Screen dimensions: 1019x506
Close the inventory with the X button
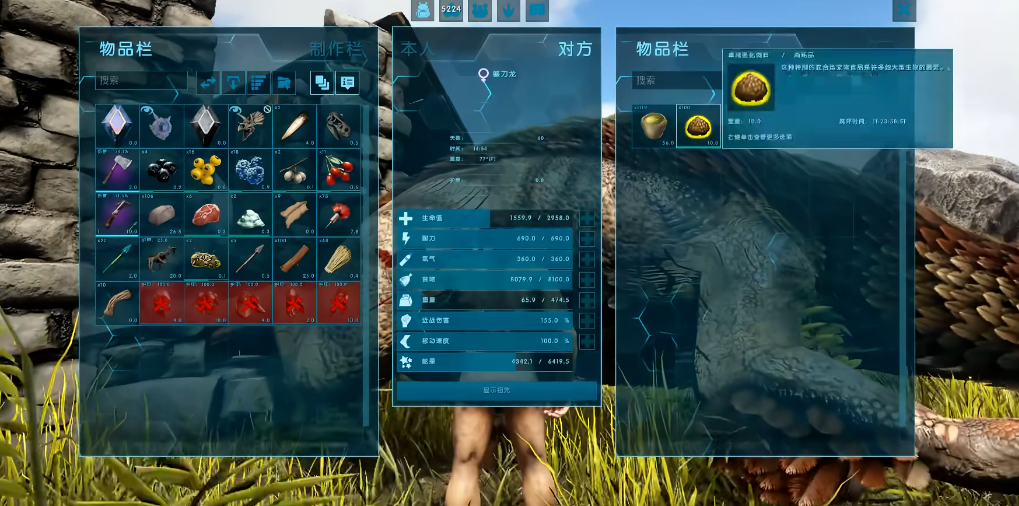pos(904,10)
